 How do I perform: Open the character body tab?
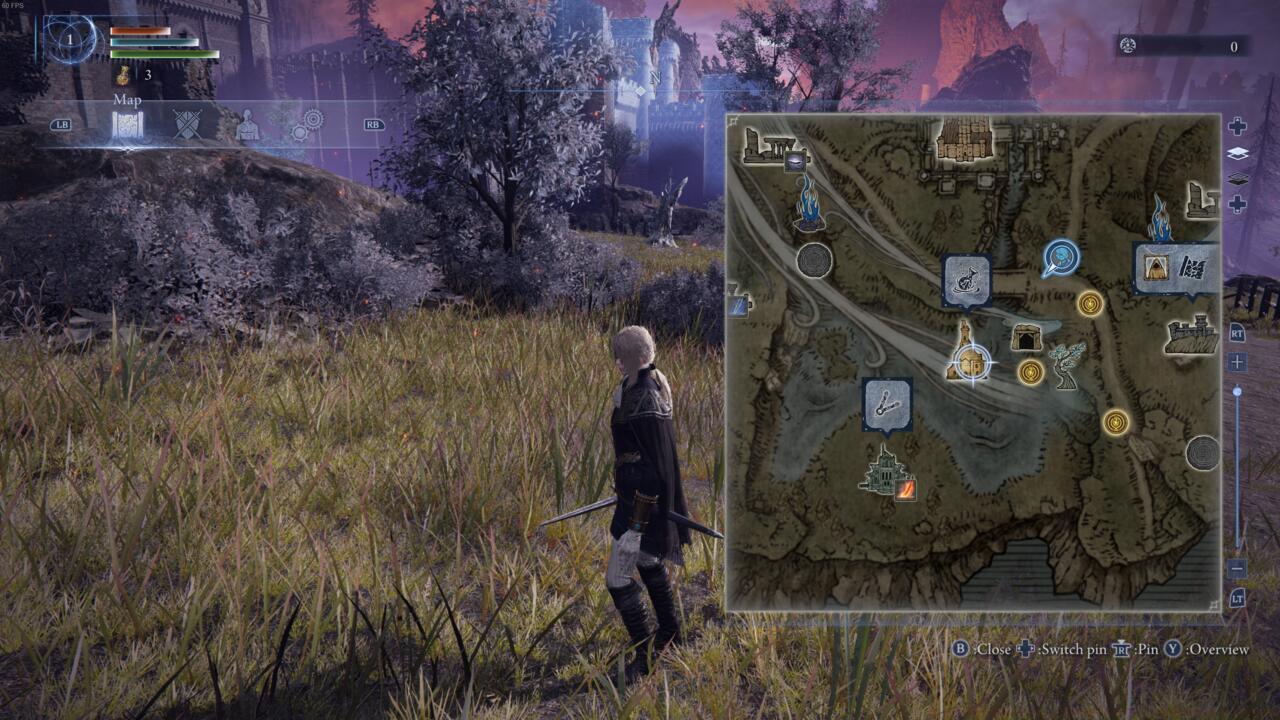coord(247,126)
